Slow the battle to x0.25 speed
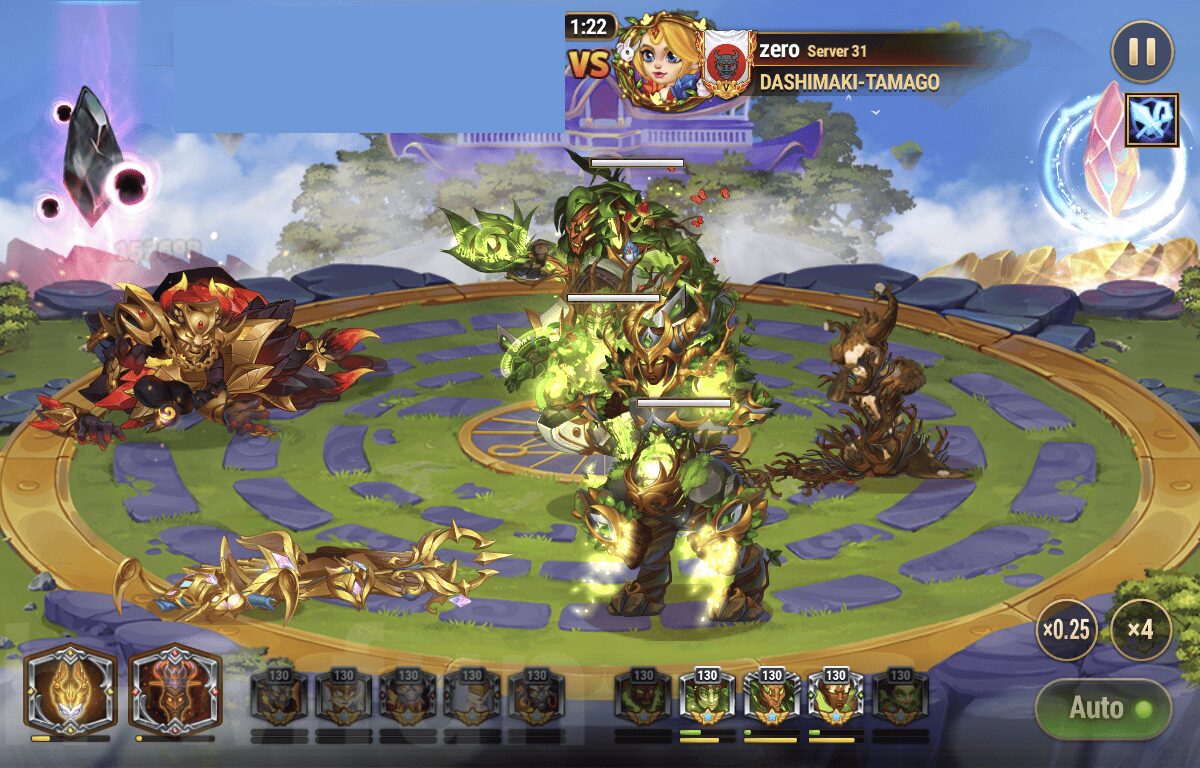The height and width of the screenshot is (768, 1200). pos(1066,630)
